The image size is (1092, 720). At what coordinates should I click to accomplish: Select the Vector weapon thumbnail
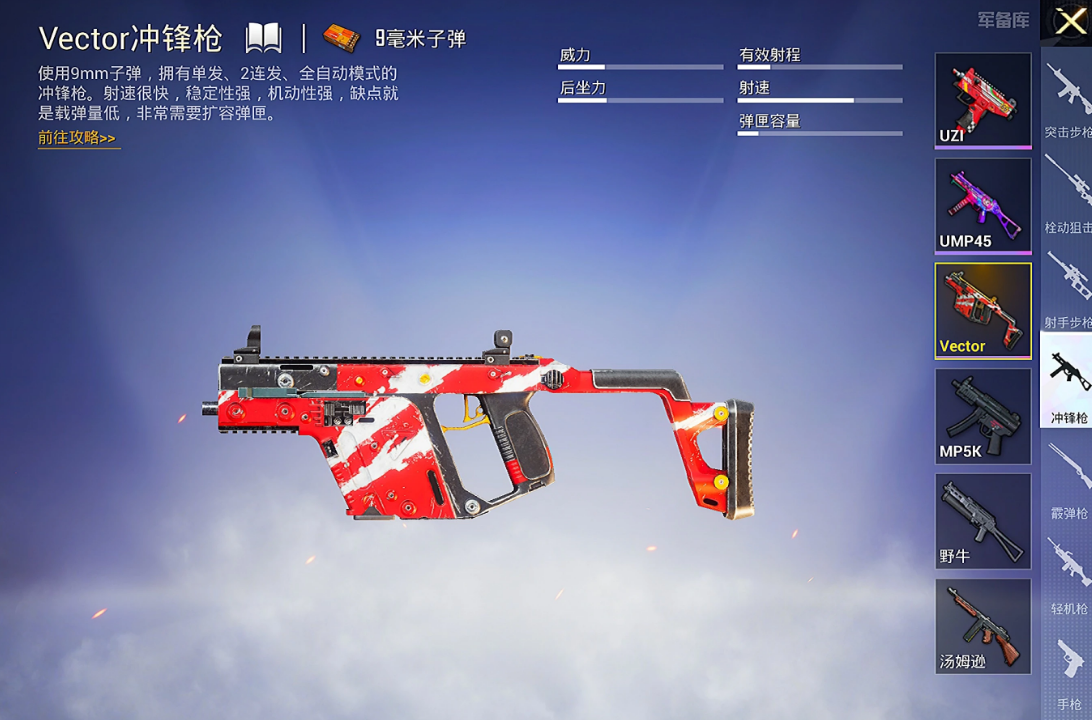click(982, 310)
